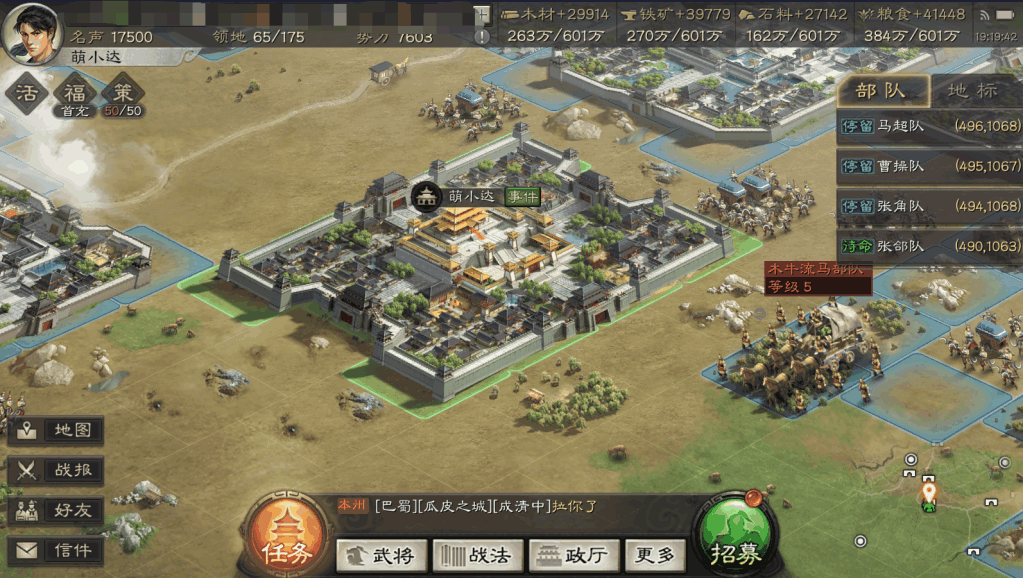Switch to the 部队 troops tab
The height and width of the screenshot is (578, 1023).
point(881,91)
